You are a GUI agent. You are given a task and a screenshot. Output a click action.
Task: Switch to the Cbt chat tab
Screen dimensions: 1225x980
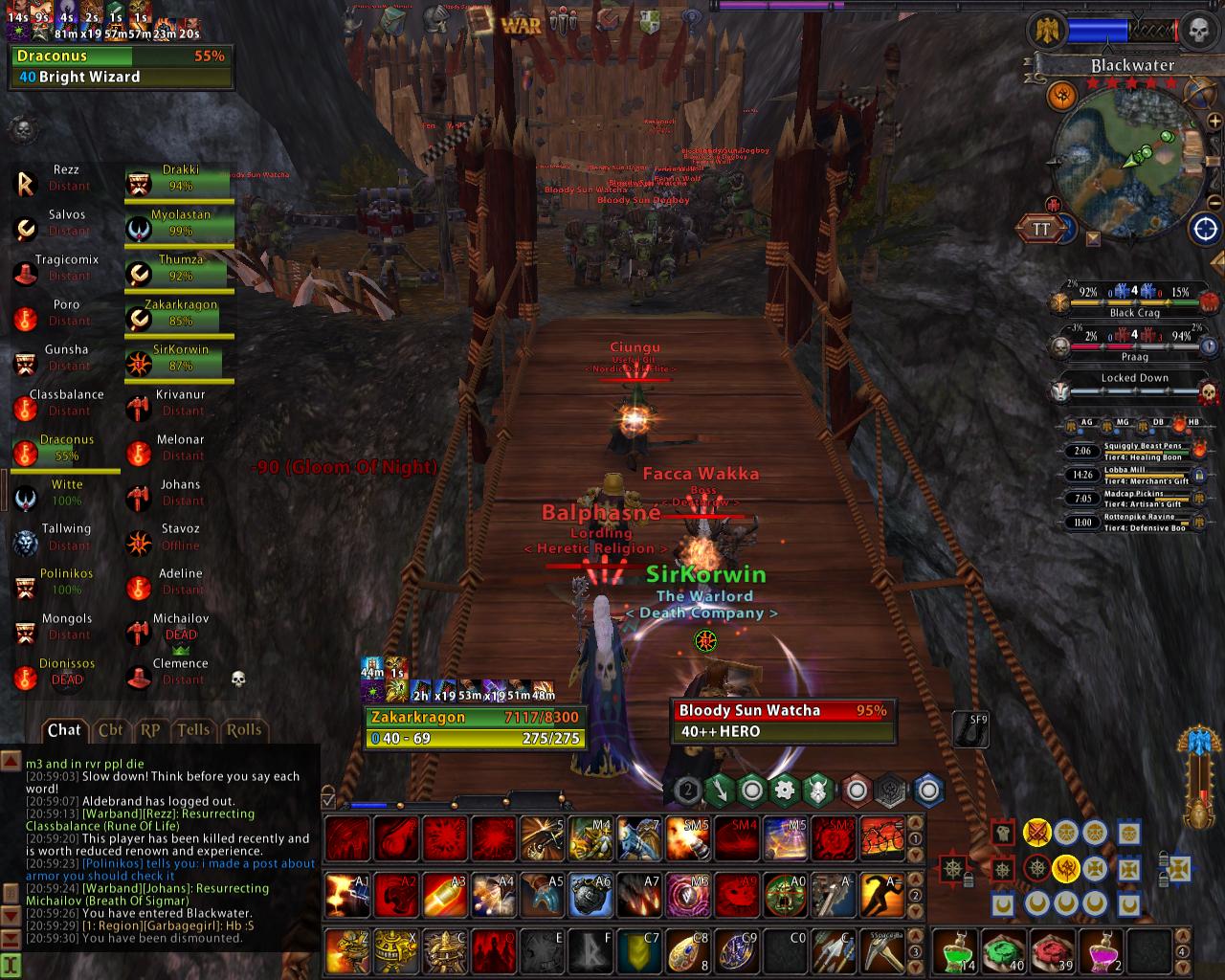[x=110, y=730]
